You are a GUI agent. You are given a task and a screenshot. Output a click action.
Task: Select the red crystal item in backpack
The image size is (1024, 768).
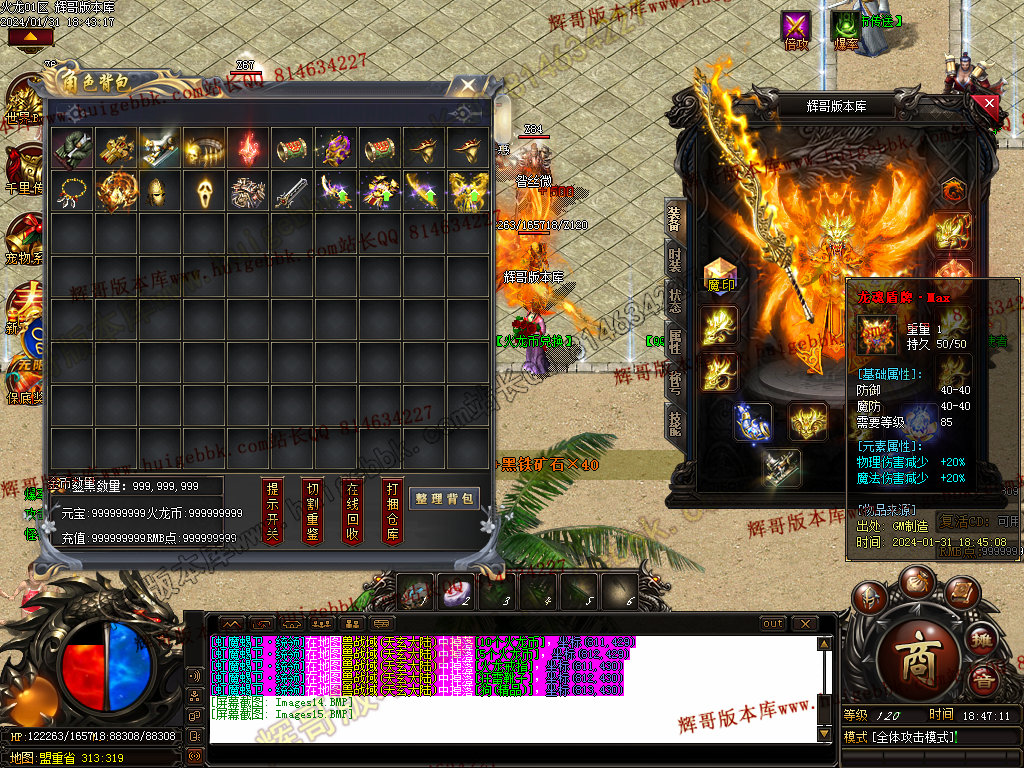pos(248,148)
